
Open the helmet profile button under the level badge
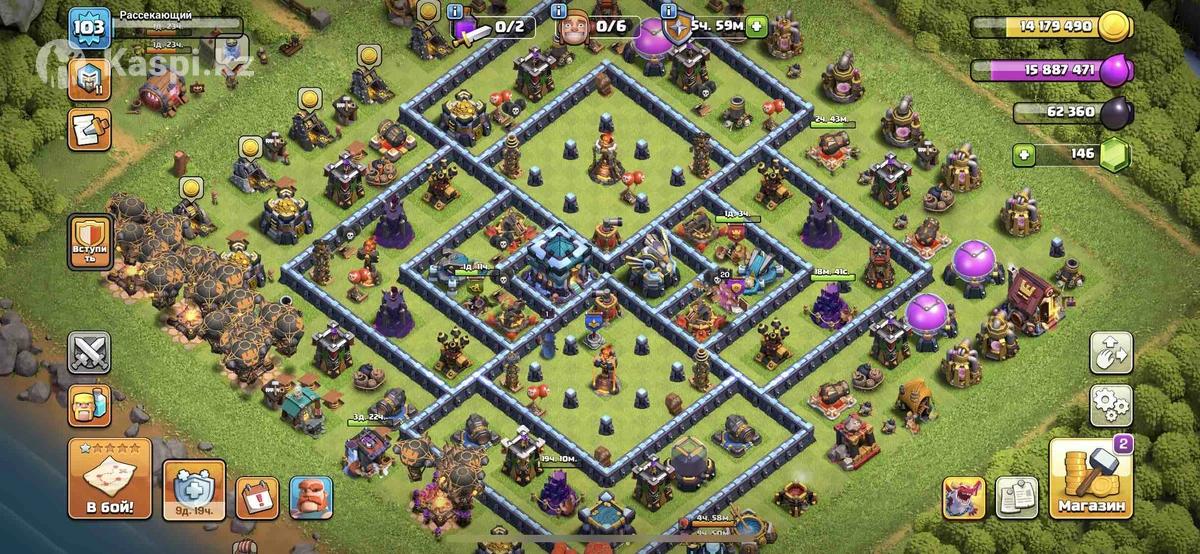pyautogui.click(x=89, y=78)
